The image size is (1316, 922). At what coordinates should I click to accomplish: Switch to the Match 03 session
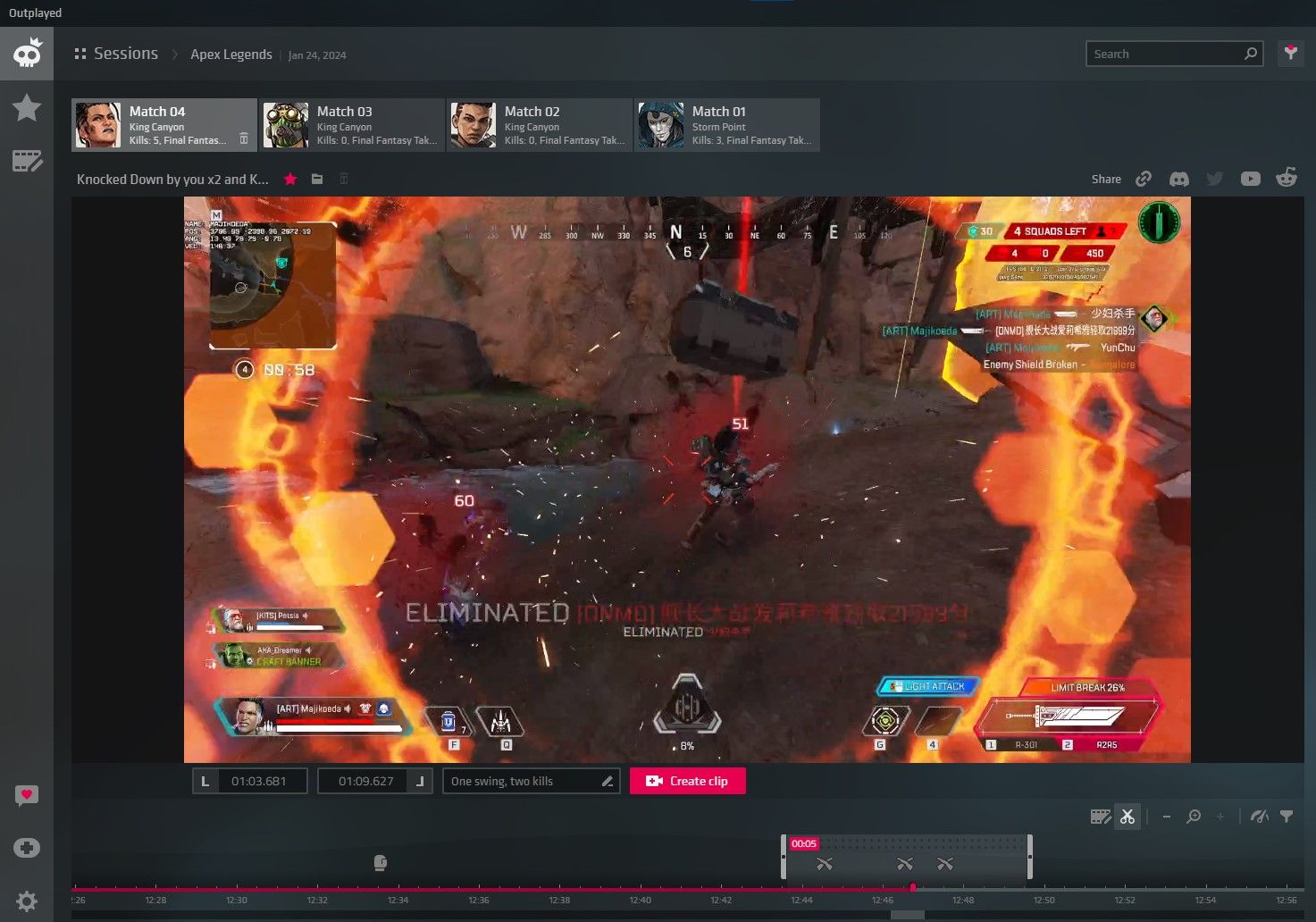350,124
